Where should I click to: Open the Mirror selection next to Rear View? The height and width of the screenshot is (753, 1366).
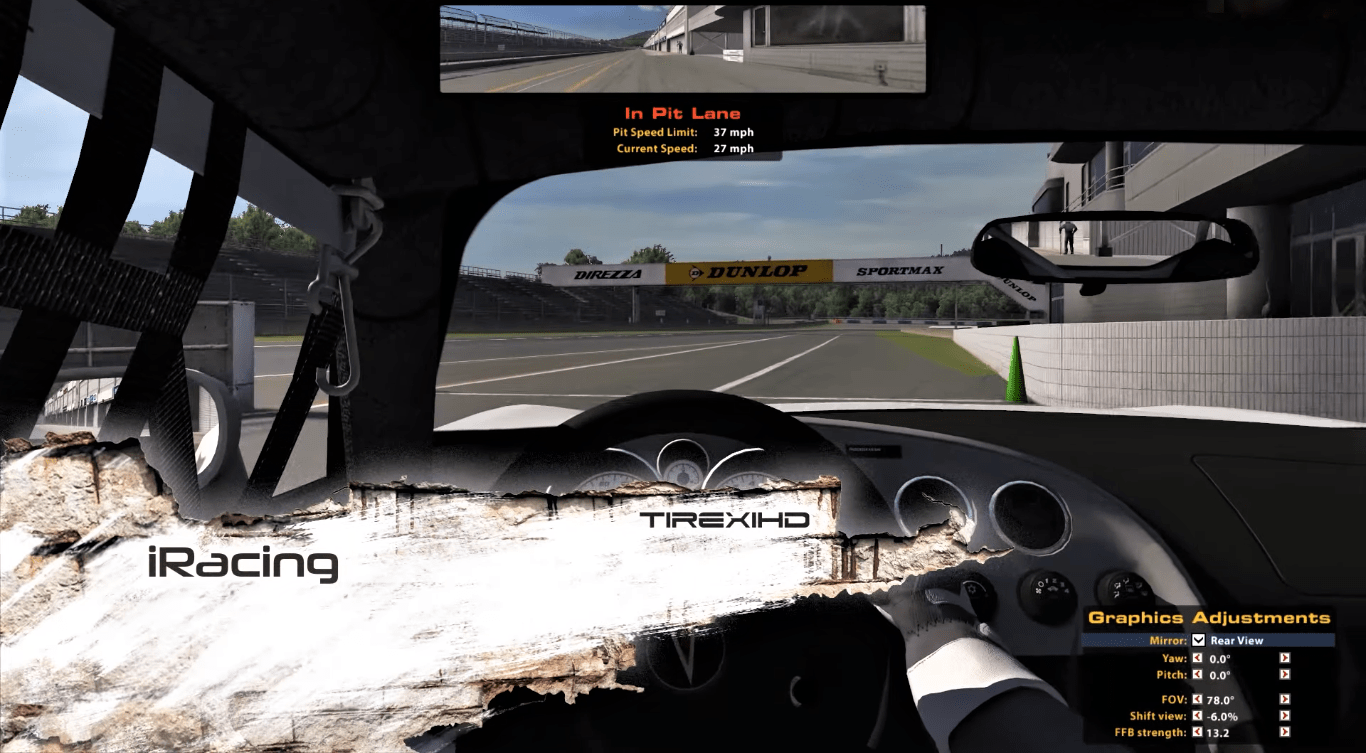[1237, 640]
